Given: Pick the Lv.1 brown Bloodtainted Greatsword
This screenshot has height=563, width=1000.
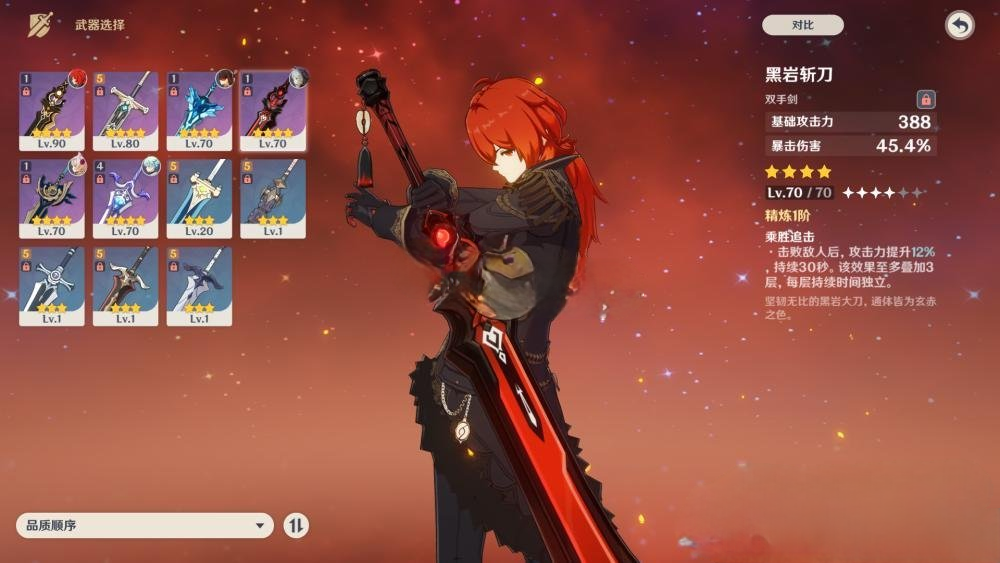Looking at the screenshot, I should 126,285.
